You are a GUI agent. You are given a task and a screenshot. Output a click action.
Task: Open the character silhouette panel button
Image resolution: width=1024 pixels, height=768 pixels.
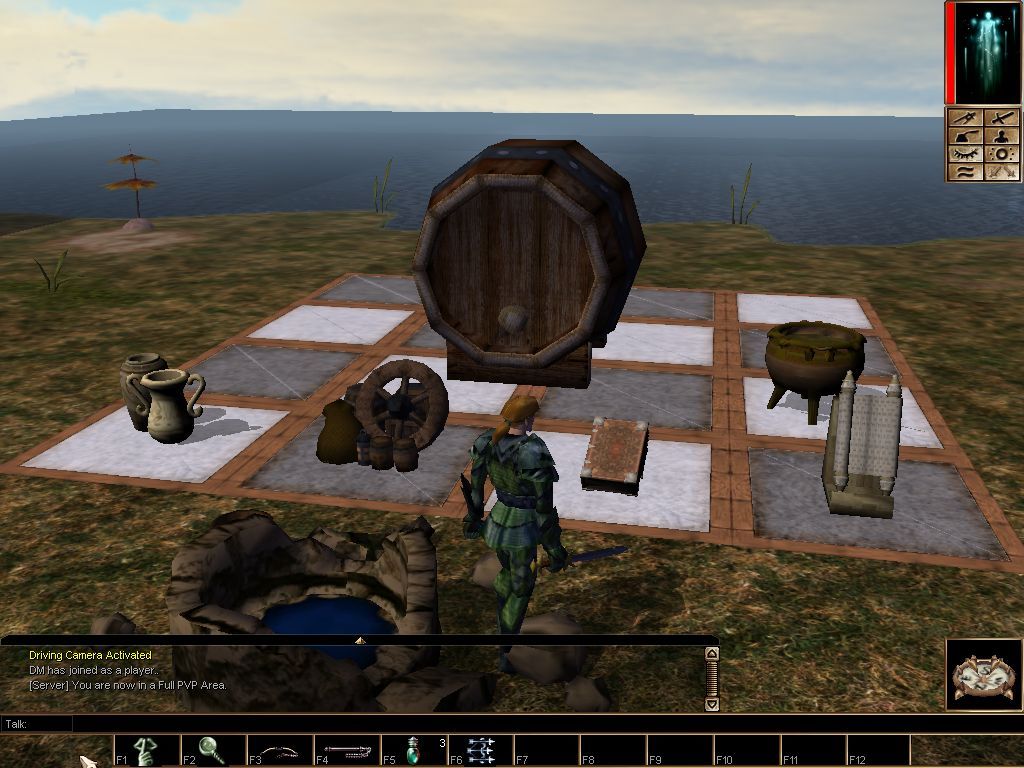(x=1002, y=137)
